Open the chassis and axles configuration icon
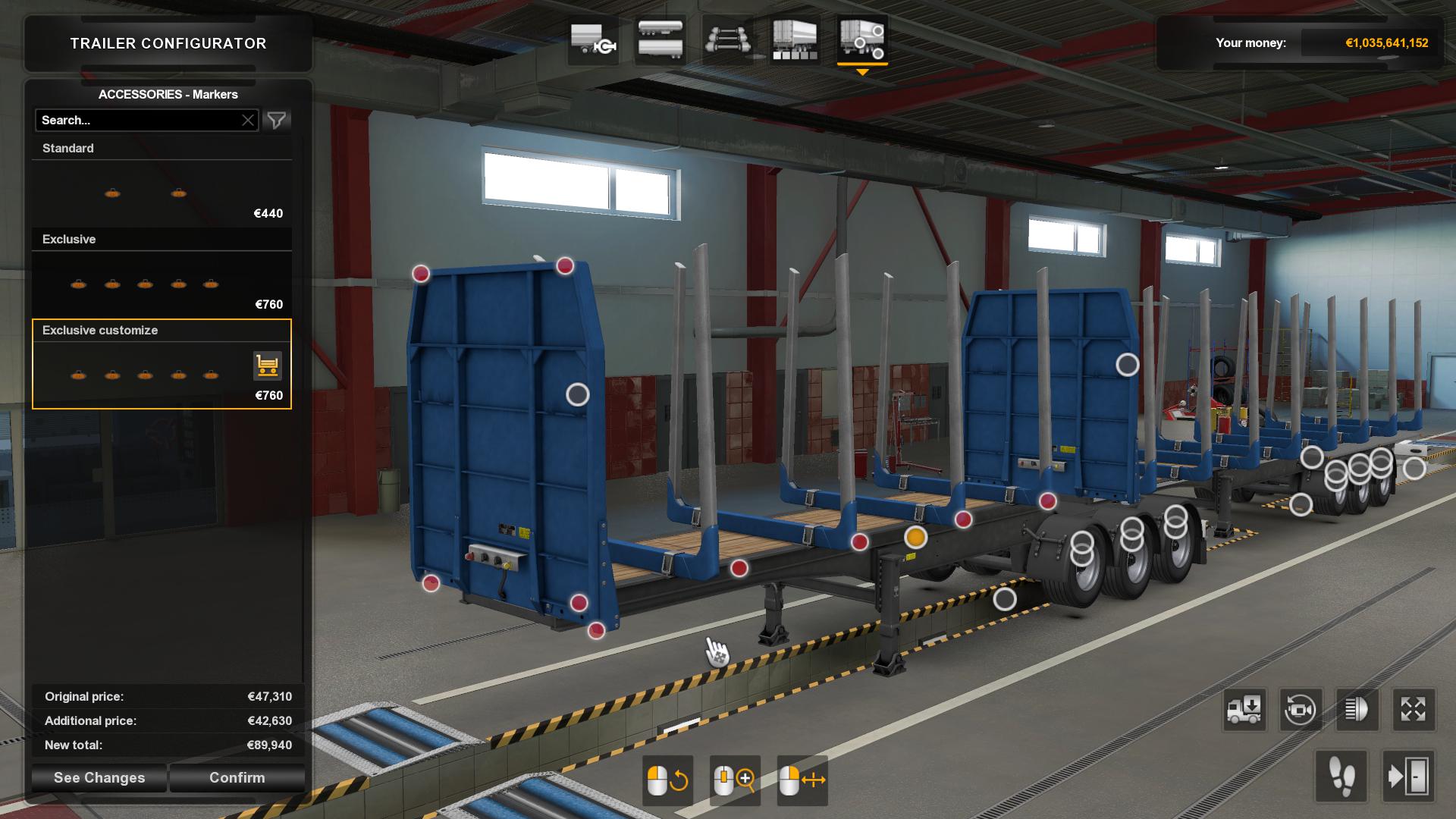 tap(727, 43)
